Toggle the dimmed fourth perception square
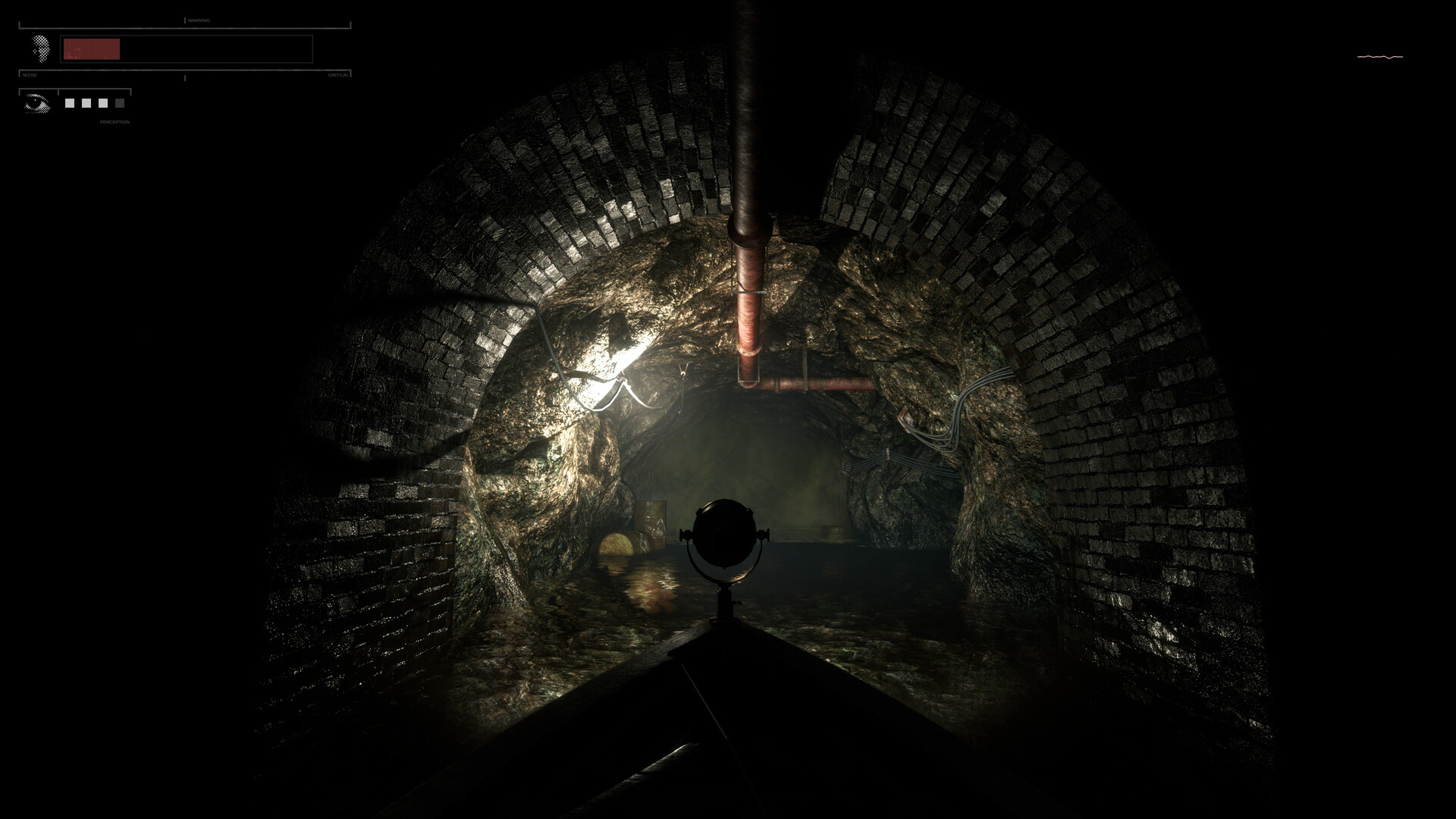The height and width of the screenshot is (819, 1456). tap(120, 102)
